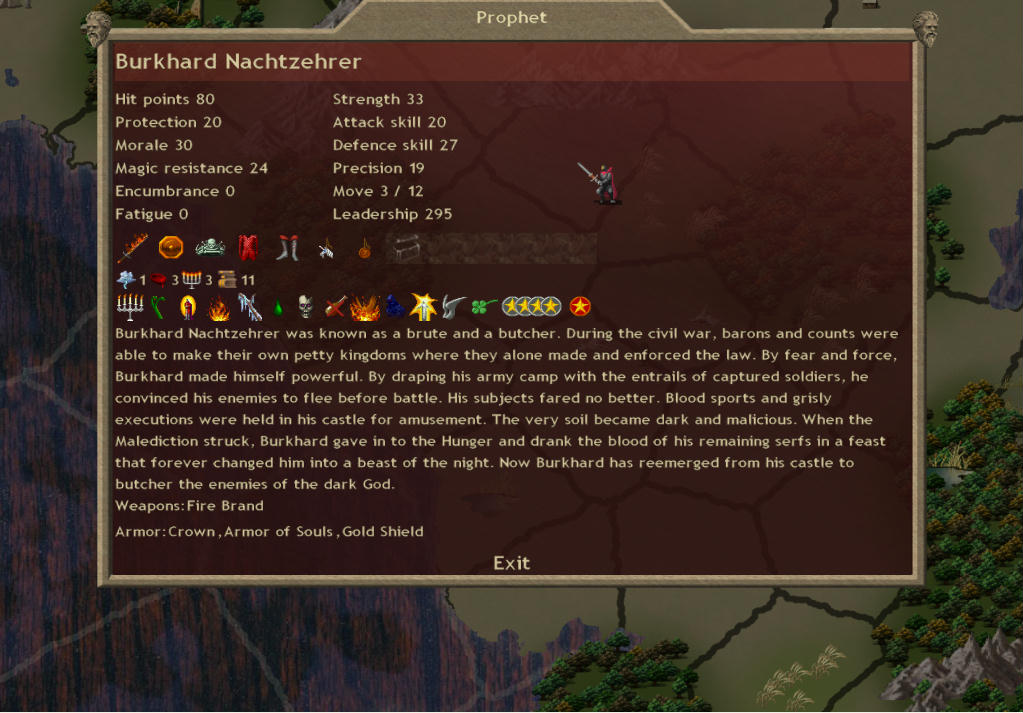Select the crossed-out bottle icon

click(x=334, y=307)
